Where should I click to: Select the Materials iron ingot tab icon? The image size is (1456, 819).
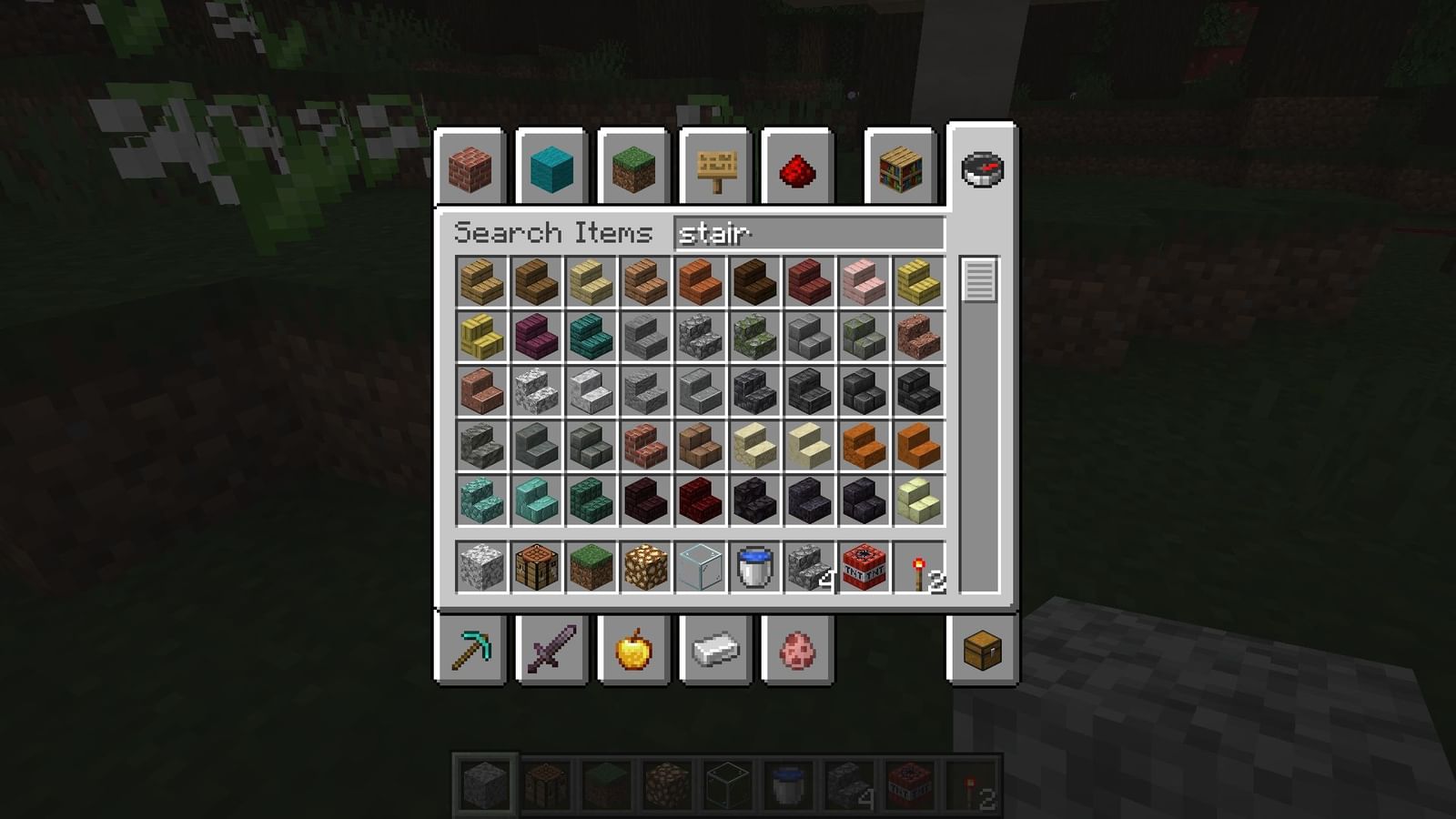coord(716,649)
